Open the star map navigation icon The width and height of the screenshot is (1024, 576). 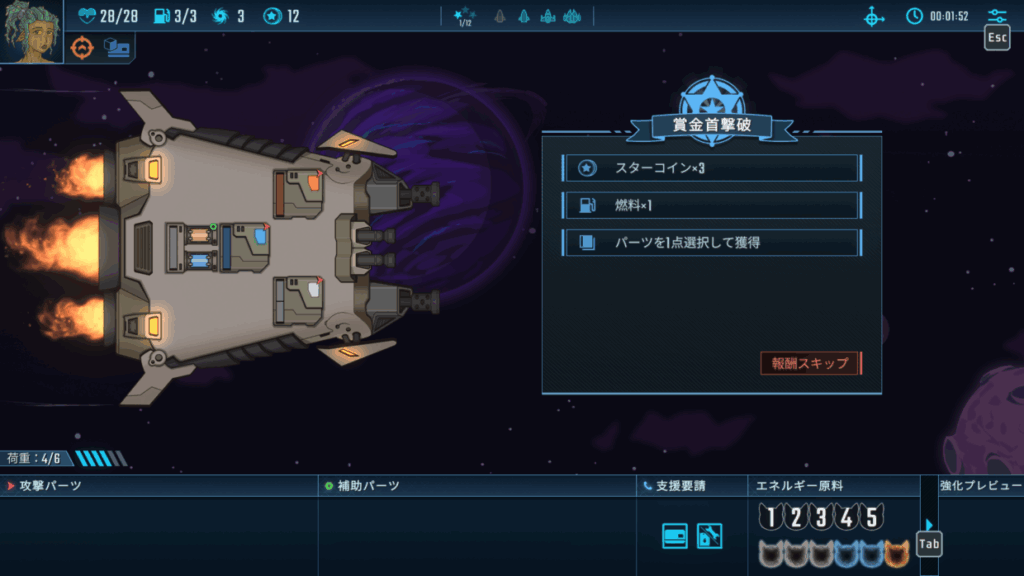(x=874, y=16)
